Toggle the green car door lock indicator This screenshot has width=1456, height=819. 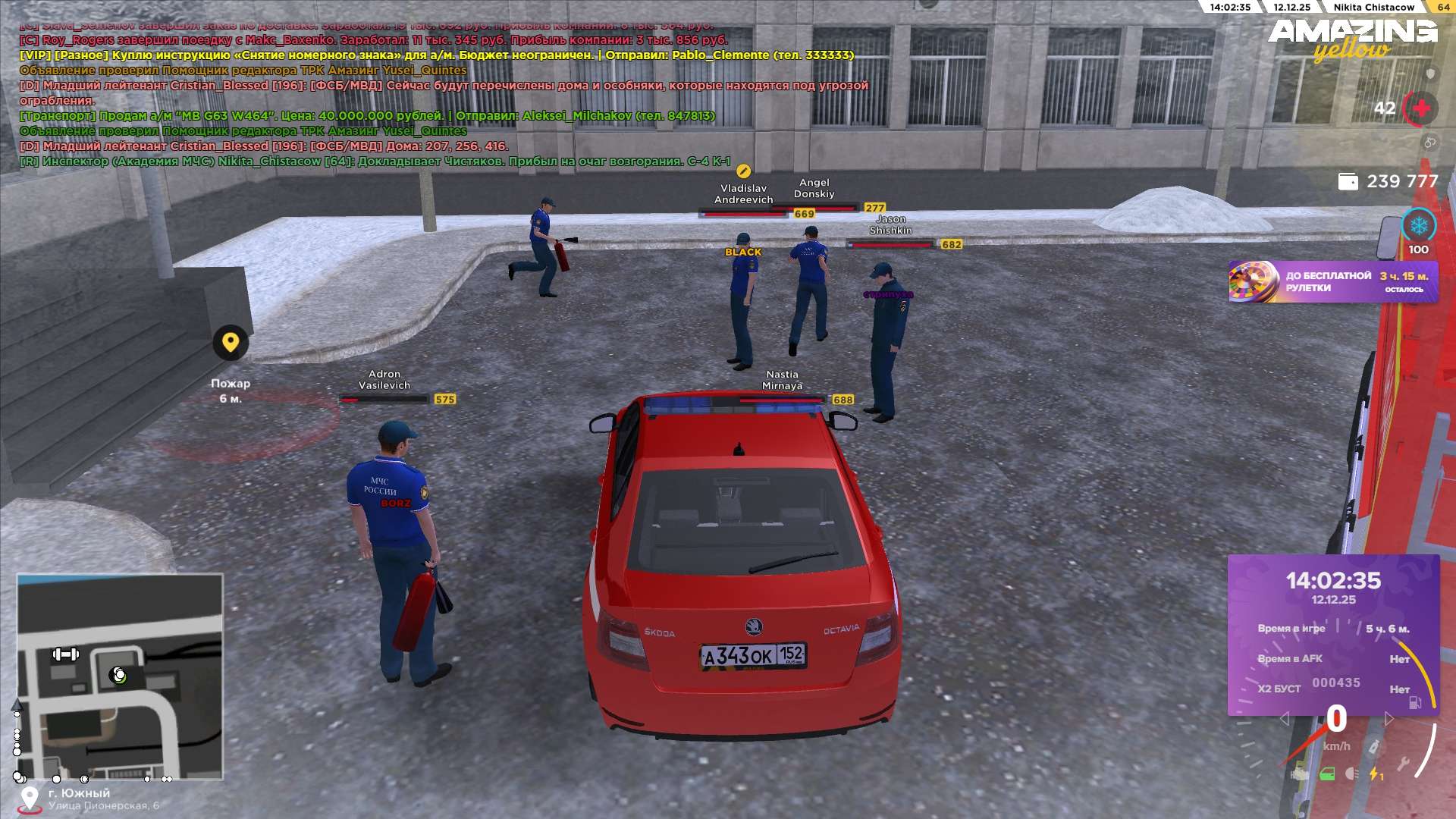pyautogui.click(x=1327, y=774)
